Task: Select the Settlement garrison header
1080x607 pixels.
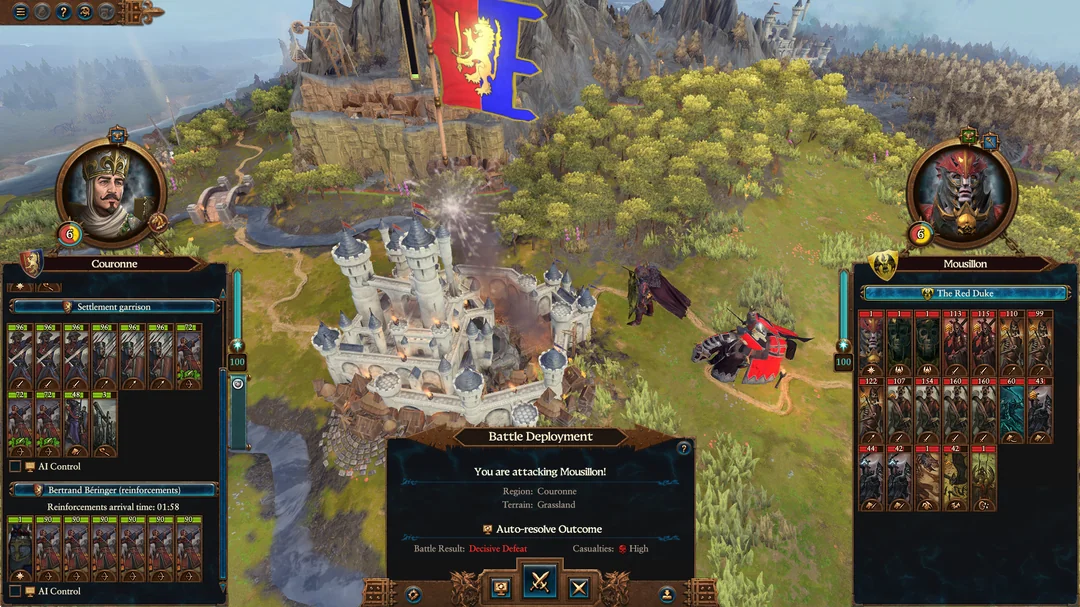Action: click(114, 307)
